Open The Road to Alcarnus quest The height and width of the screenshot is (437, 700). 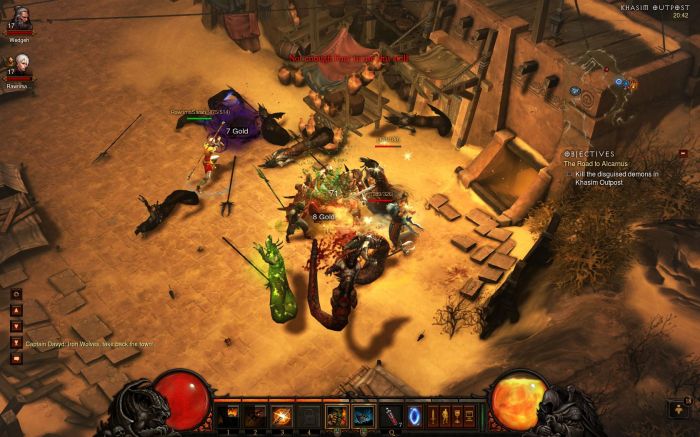point(599,163)
